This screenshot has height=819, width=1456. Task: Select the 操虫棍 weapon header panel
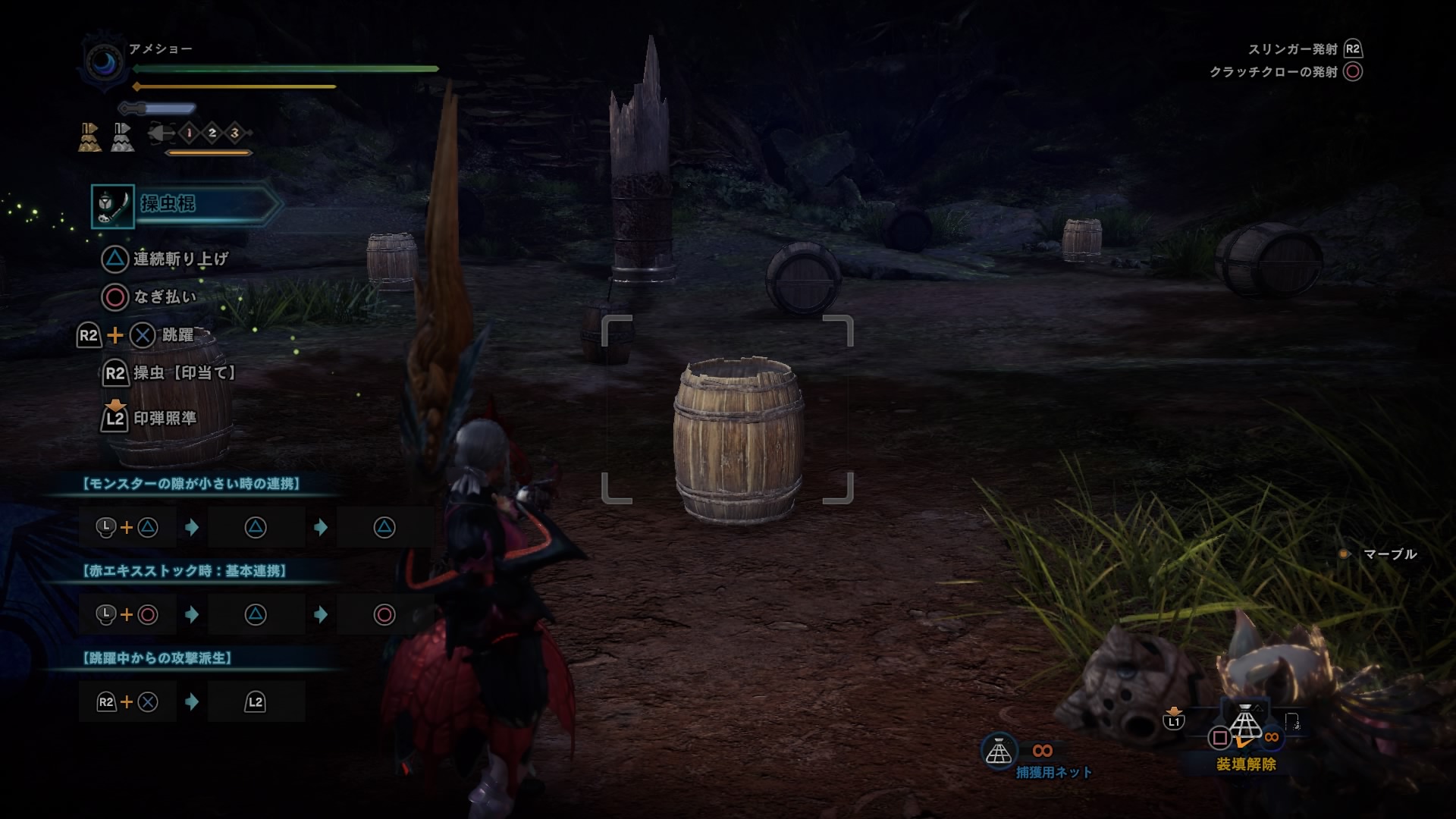pos(186,205)
